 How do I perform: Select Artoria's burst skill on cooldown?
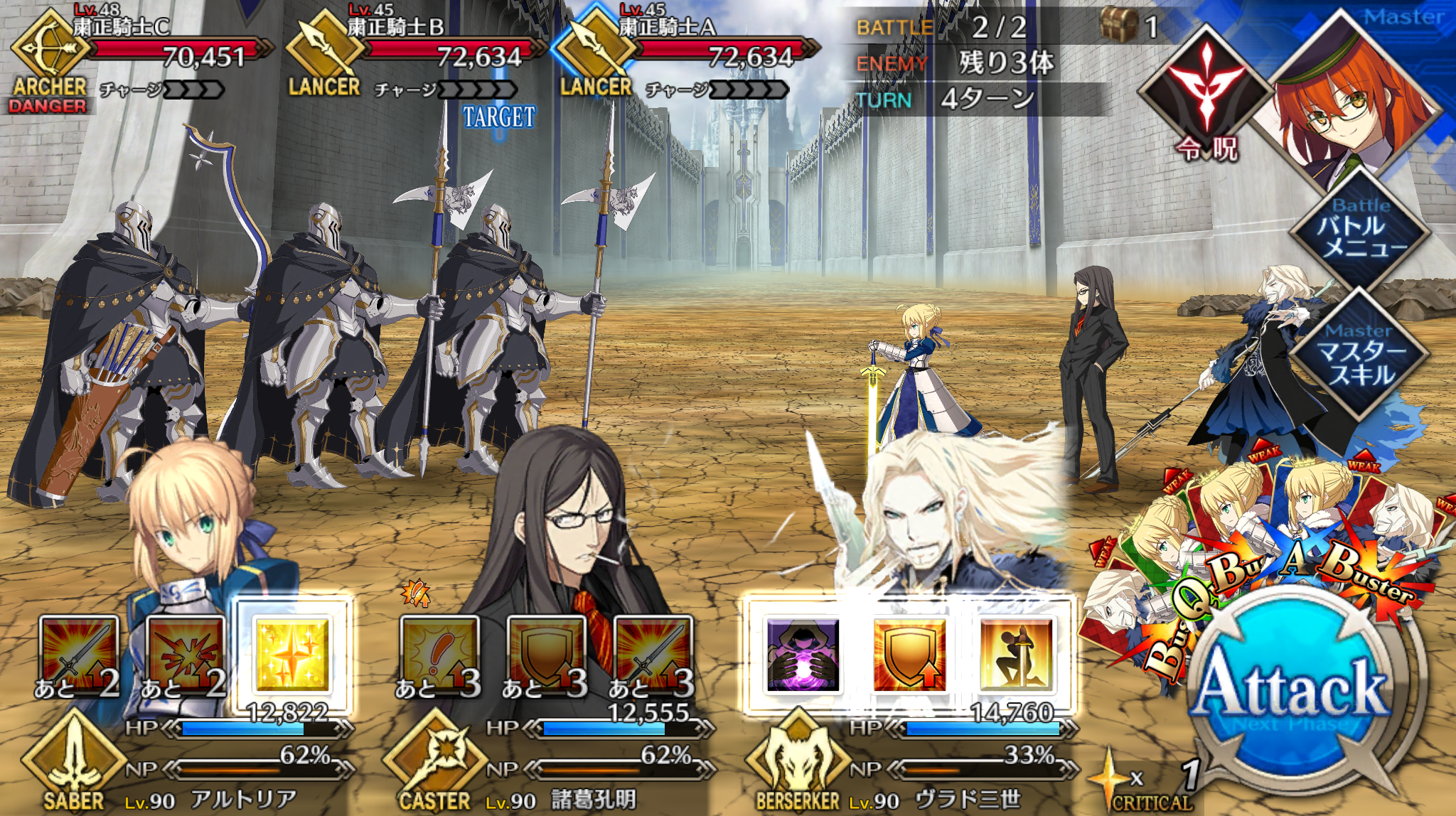pyautogui.click(x=185, y=654)
